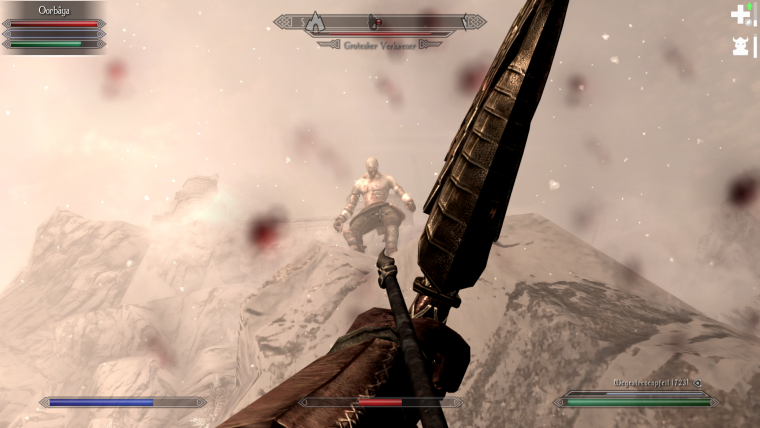The height and width of the screenshot is (428, 760).
Task: Click the white plus active effect icon
Action: [740, 14]
